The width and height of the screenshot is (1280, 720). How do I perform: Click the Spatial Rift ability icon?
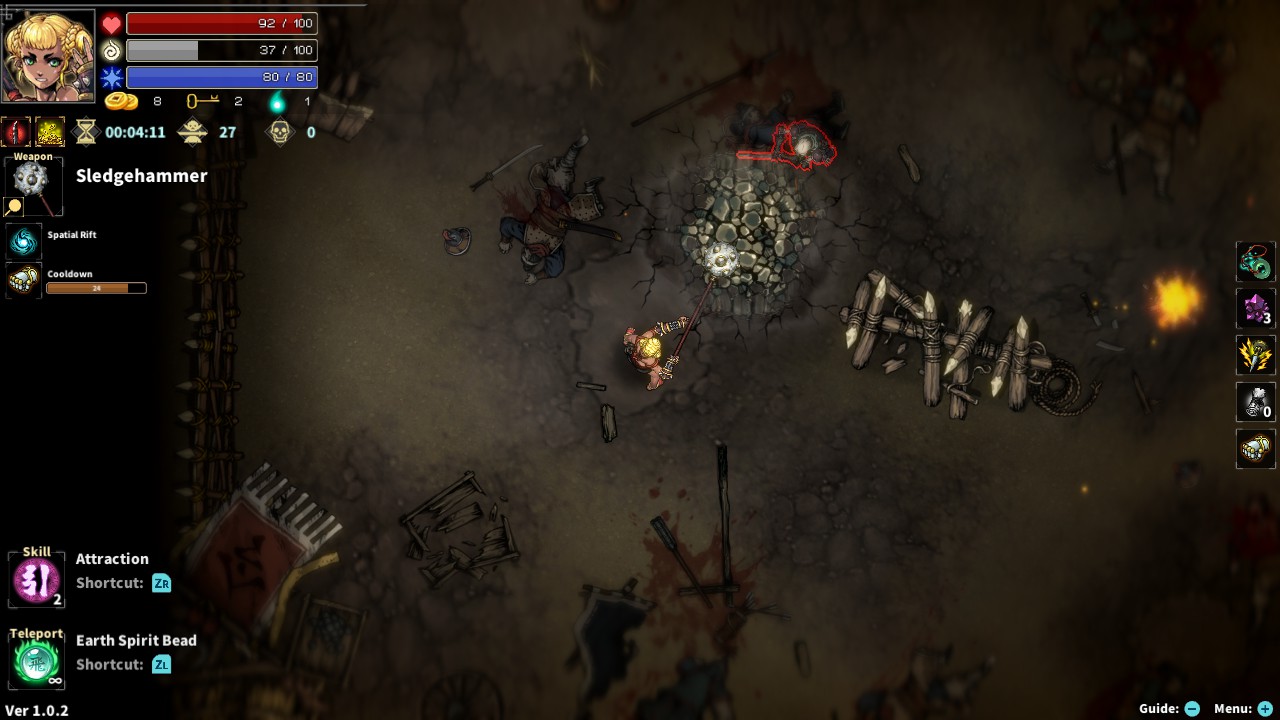(23, 240)
